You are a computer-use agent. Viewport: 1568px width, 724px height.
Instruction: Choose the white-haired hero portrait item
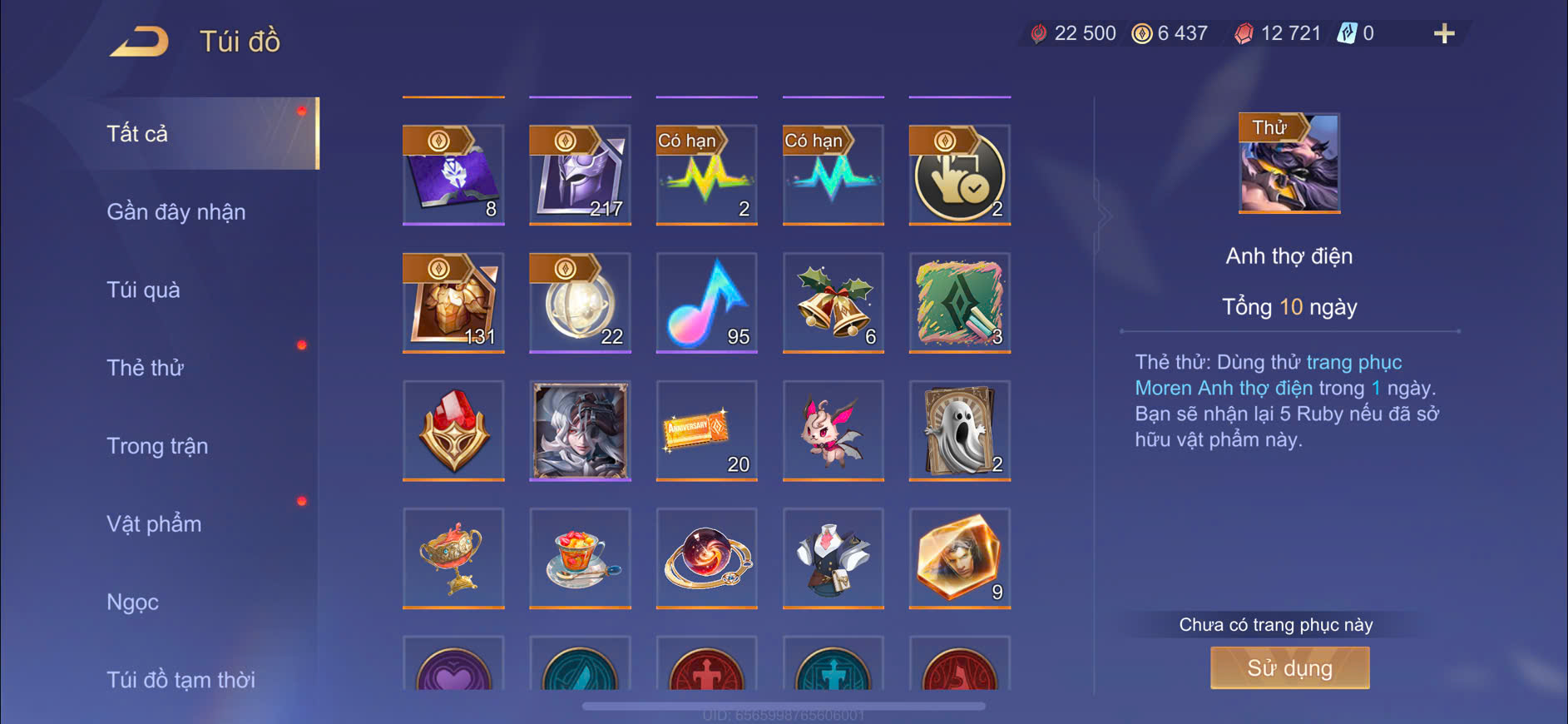[580, 430]
